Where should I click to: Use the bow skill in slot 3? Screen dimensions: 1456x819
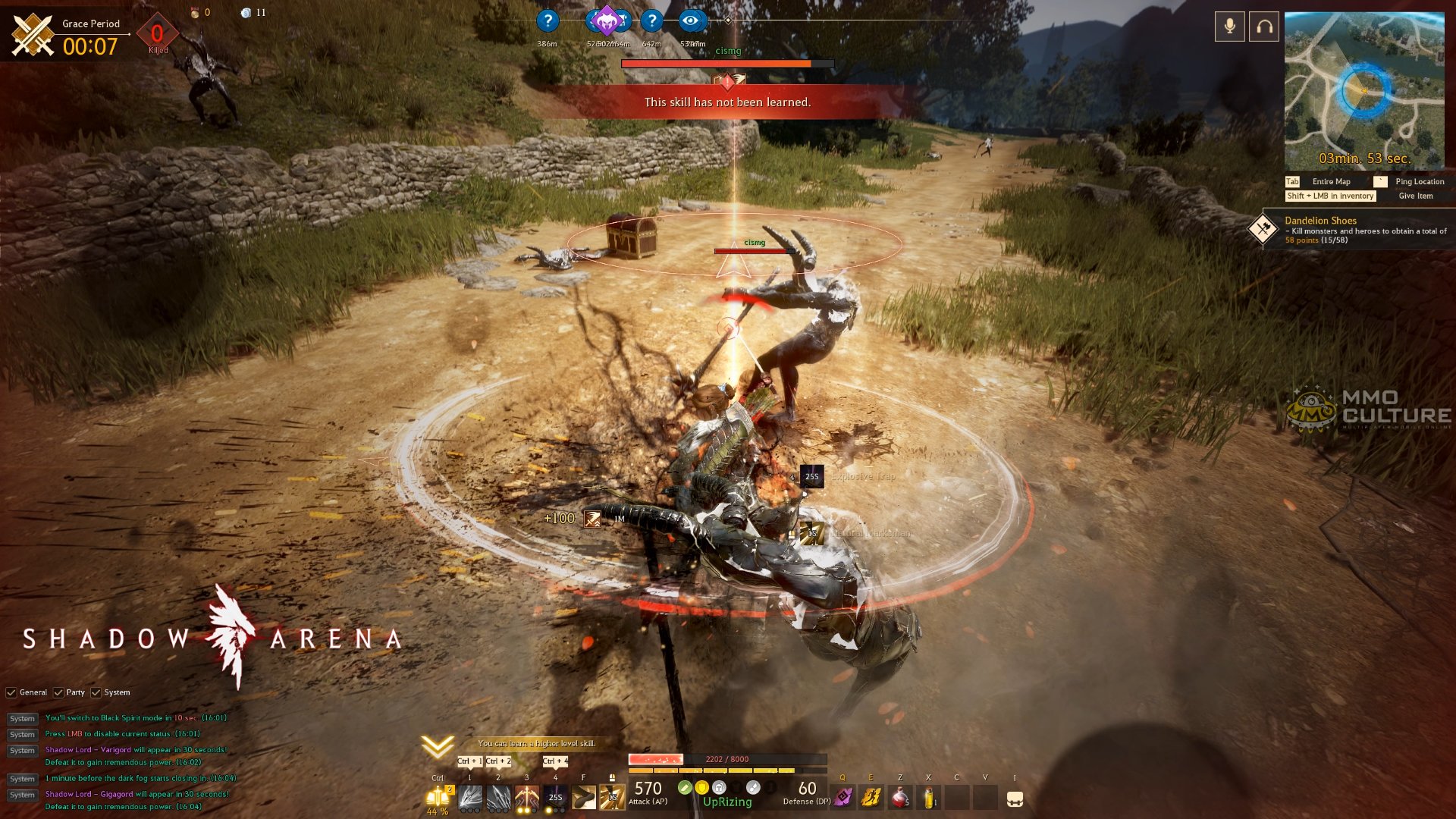[526, 798]
